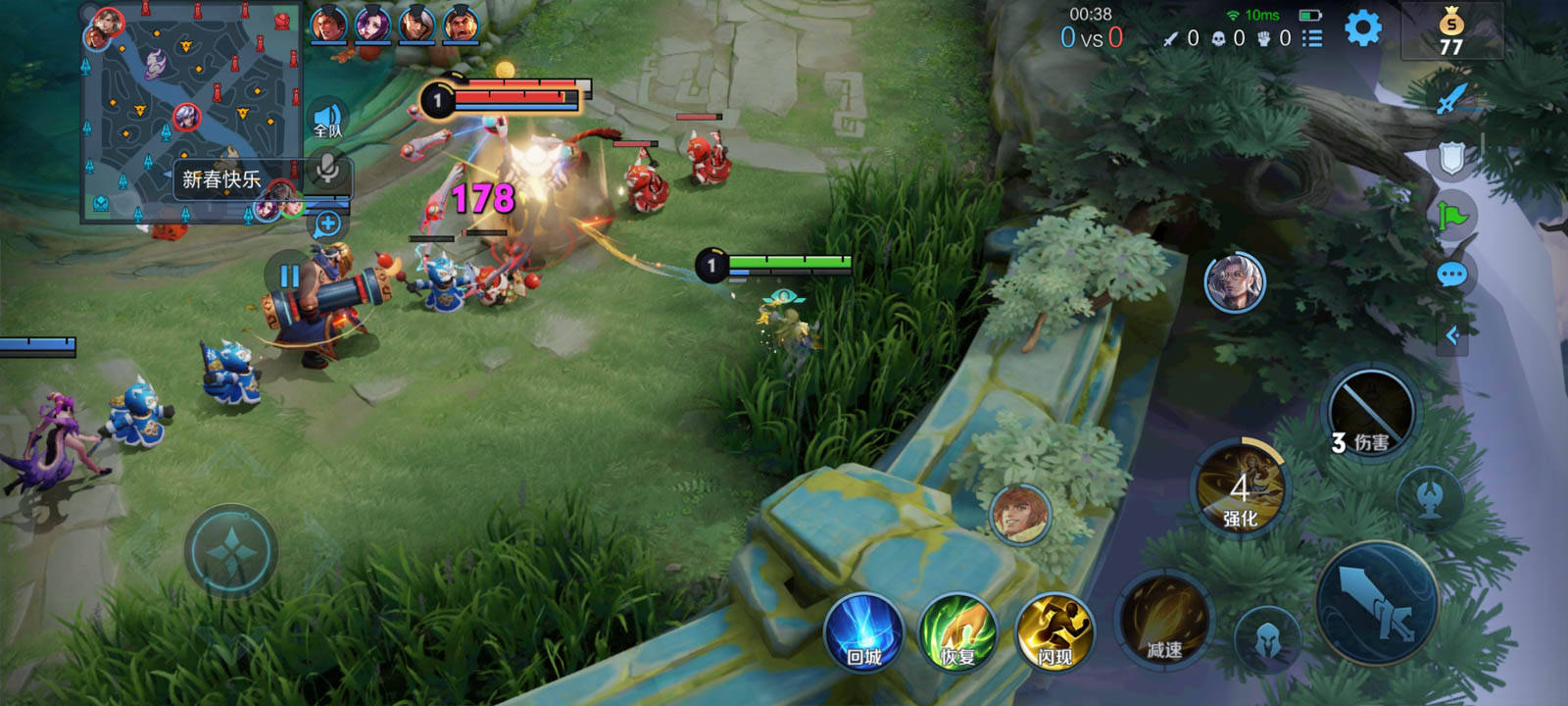Upgrade the 强化 skill
The image size is (1568, 706).
(x=1241, y=489)
